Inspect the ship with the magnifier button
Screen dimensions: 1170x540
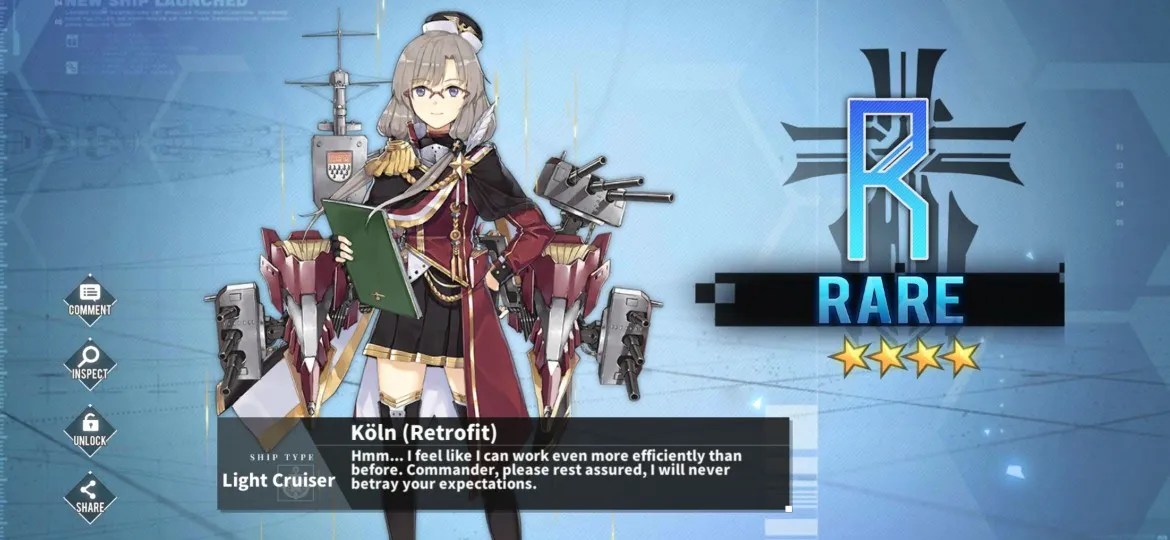[x=90, y=362]
